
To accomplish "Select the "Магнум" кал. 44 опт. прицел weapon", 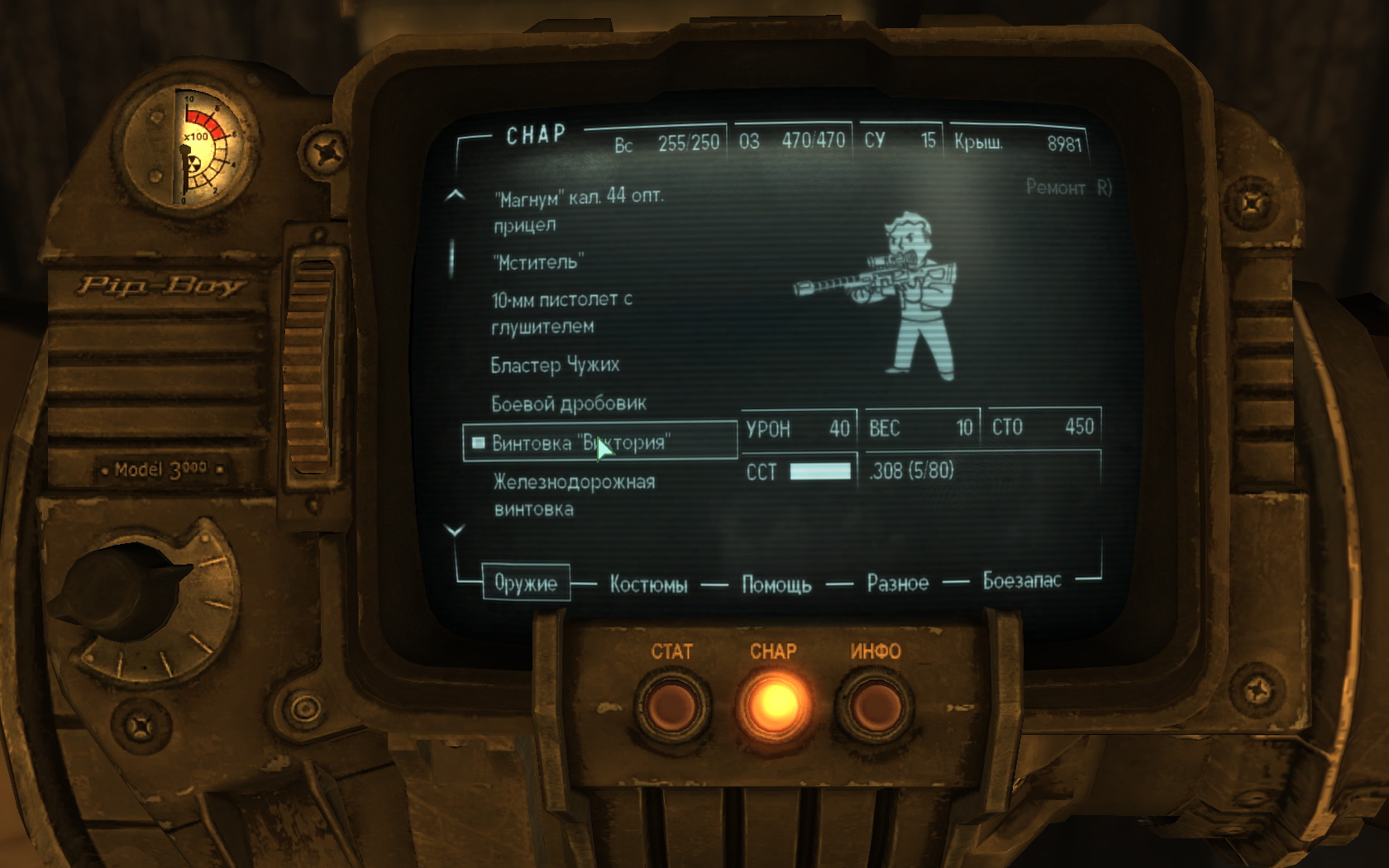I will [578, 210].
